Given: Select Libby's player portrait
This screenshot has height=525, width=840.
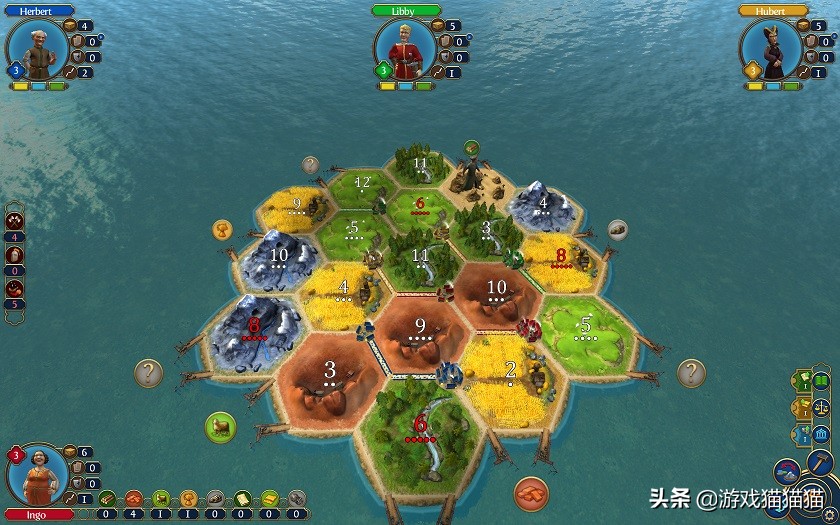Looking at the screenshot, I should (x=404, y=48).
